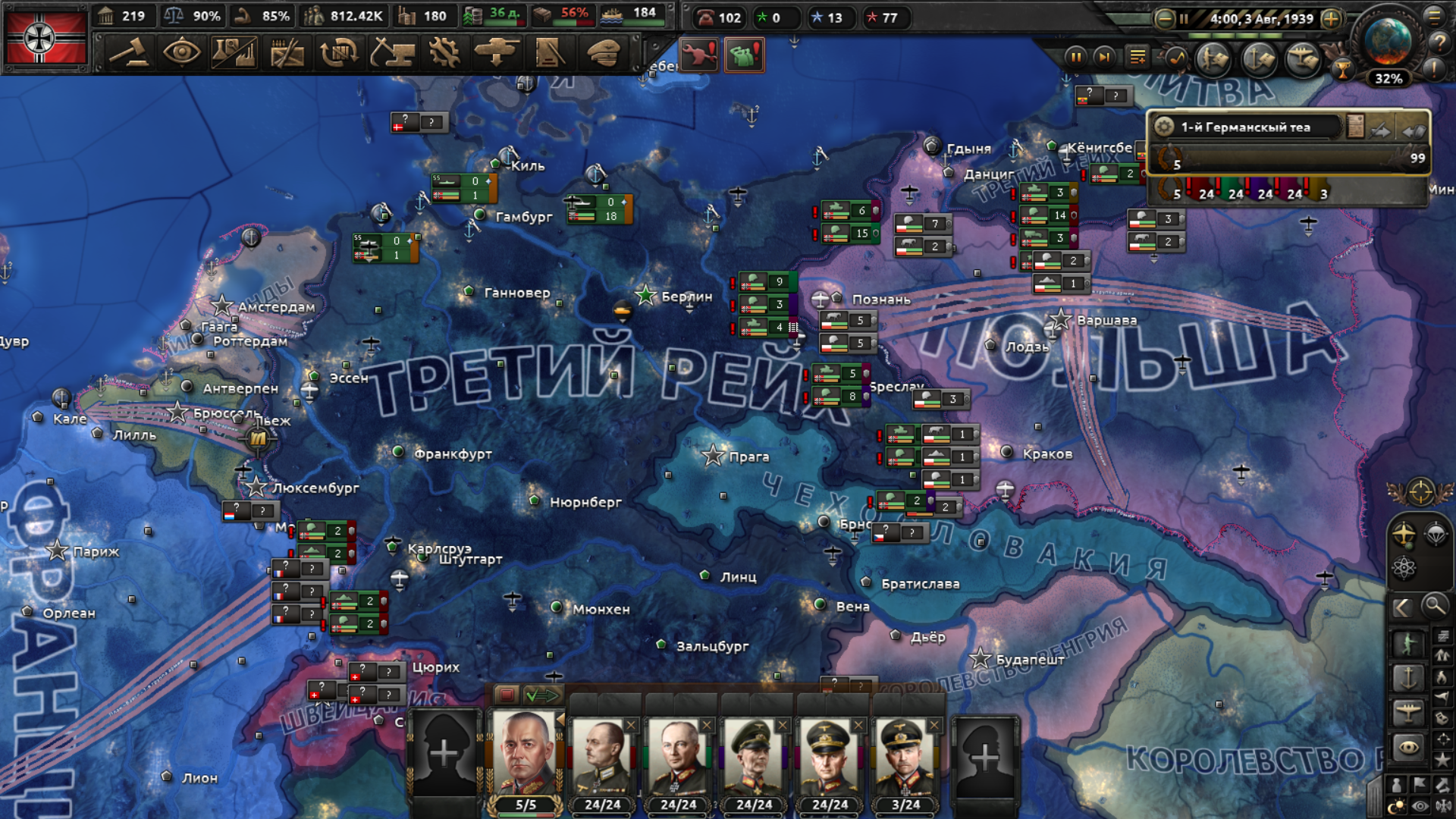This screenshot has height=819, width=1456.
Task: Open the research and industry tab
Action: (234, 53)
